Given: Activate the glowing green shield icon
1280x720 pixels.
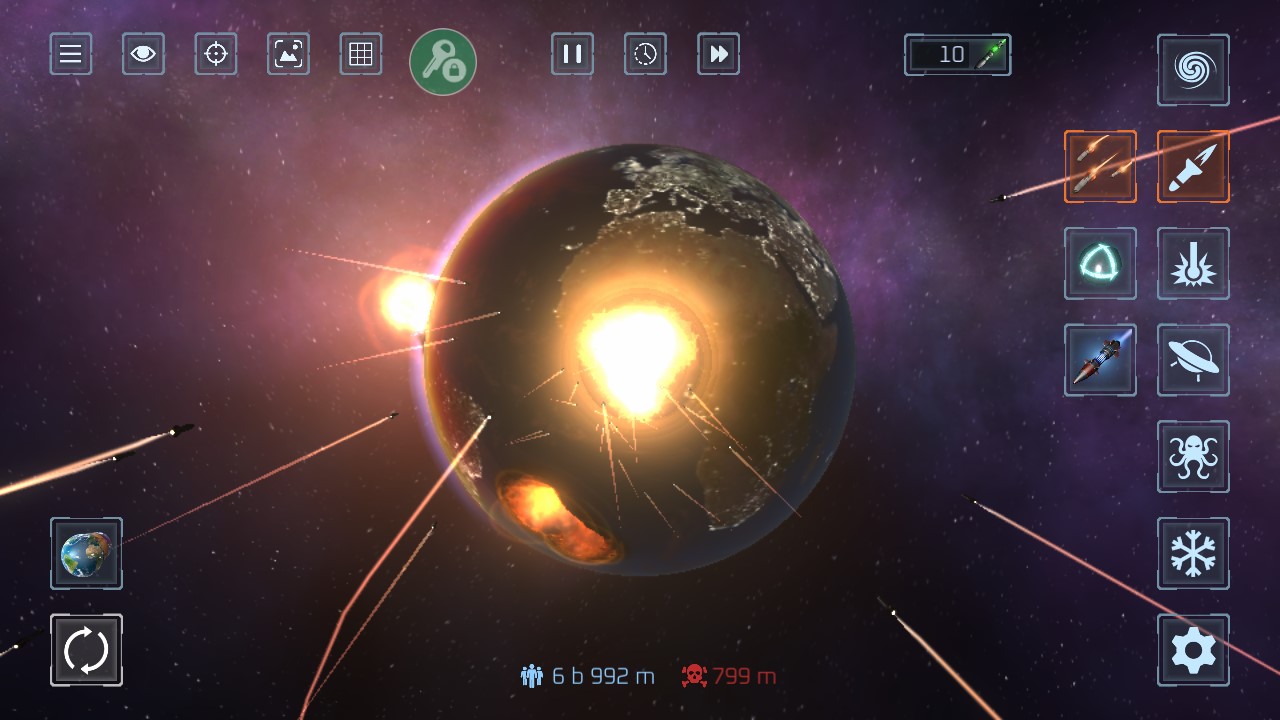Looking at the screenshot, I should (1100, 264).
